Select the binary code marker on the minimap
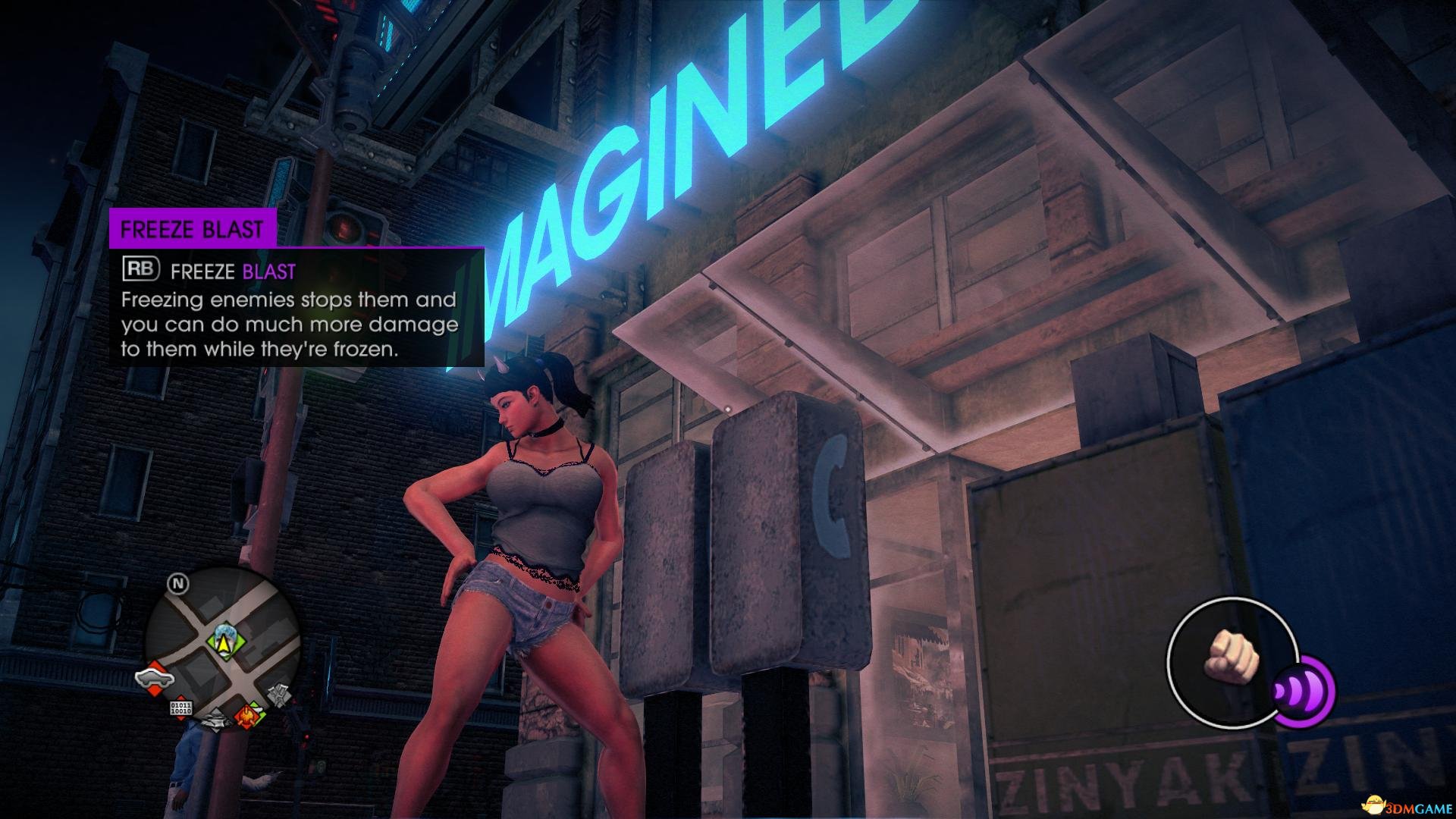This screenshot has width=1456, height=819. [183, 709]
